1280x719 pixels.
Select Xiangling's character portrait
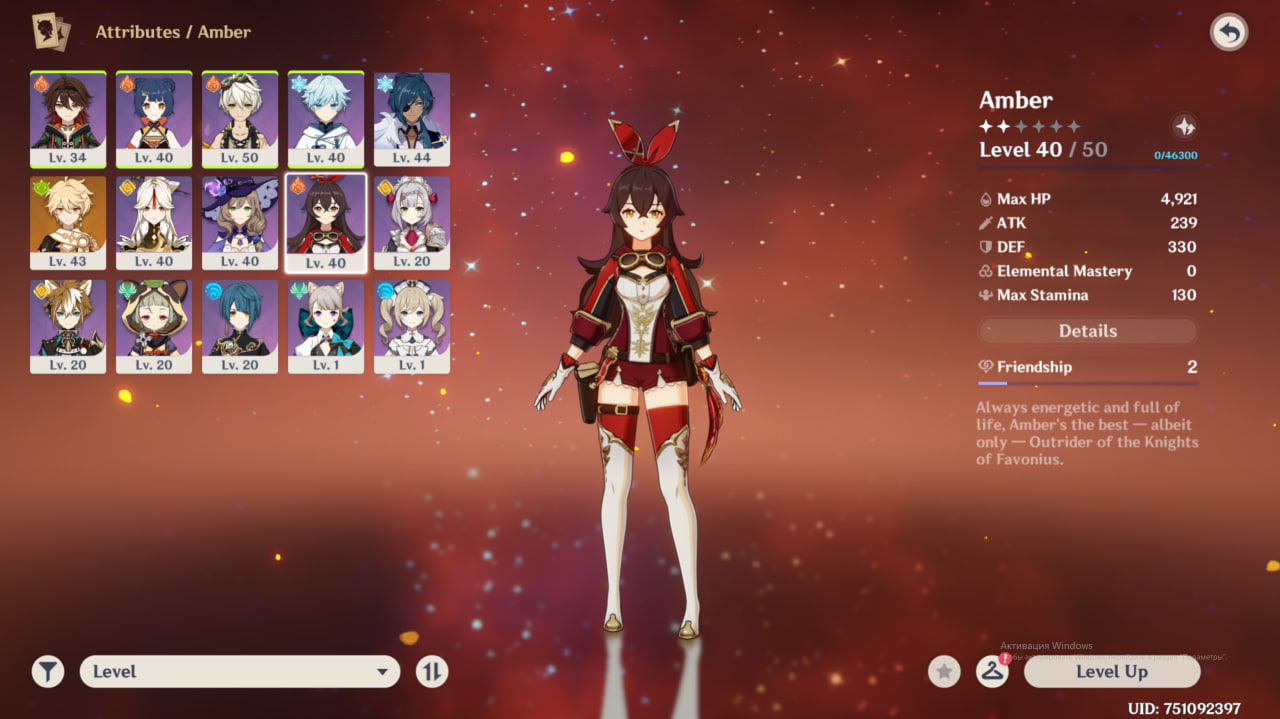(154, 118)
